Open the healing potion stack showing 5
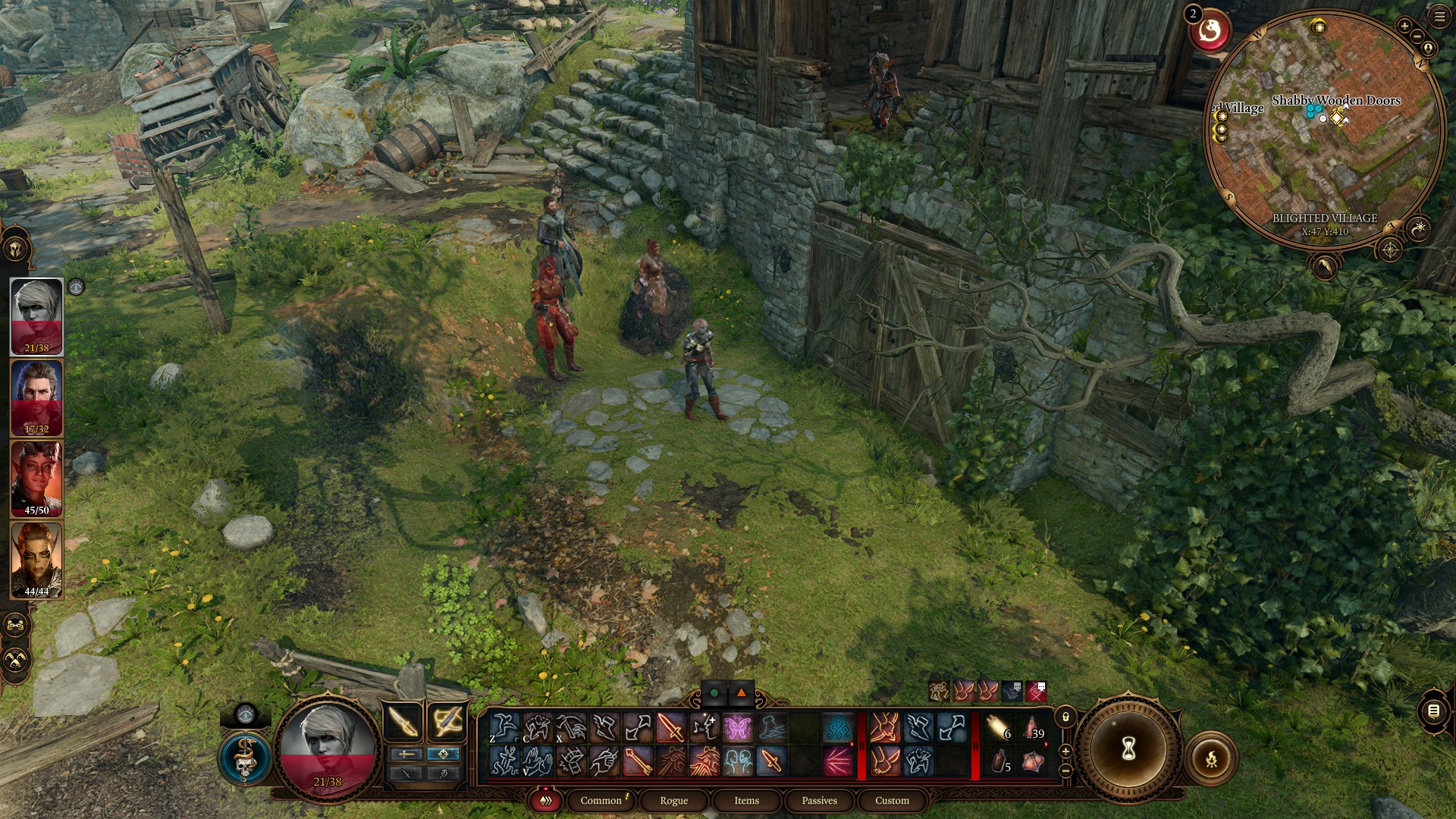 [x=999, y=761]
